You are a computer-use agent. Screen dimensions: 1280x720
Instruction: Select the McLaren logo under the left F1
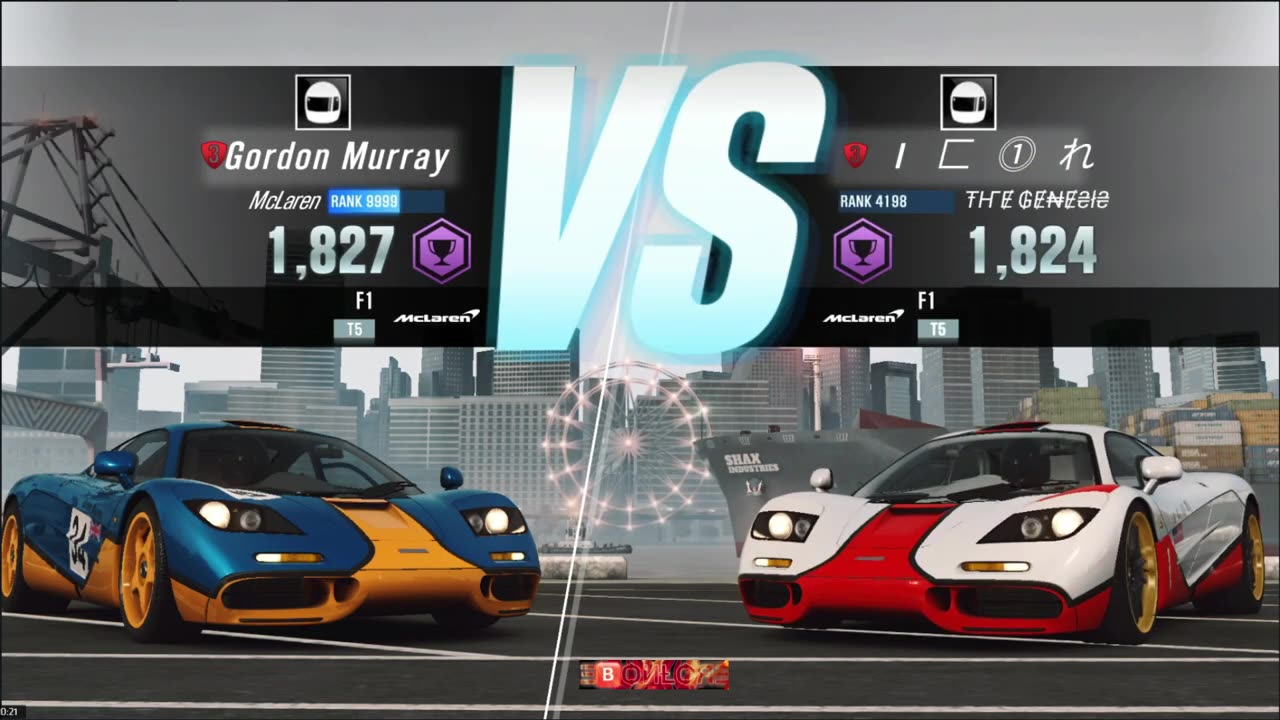point(438,315)
